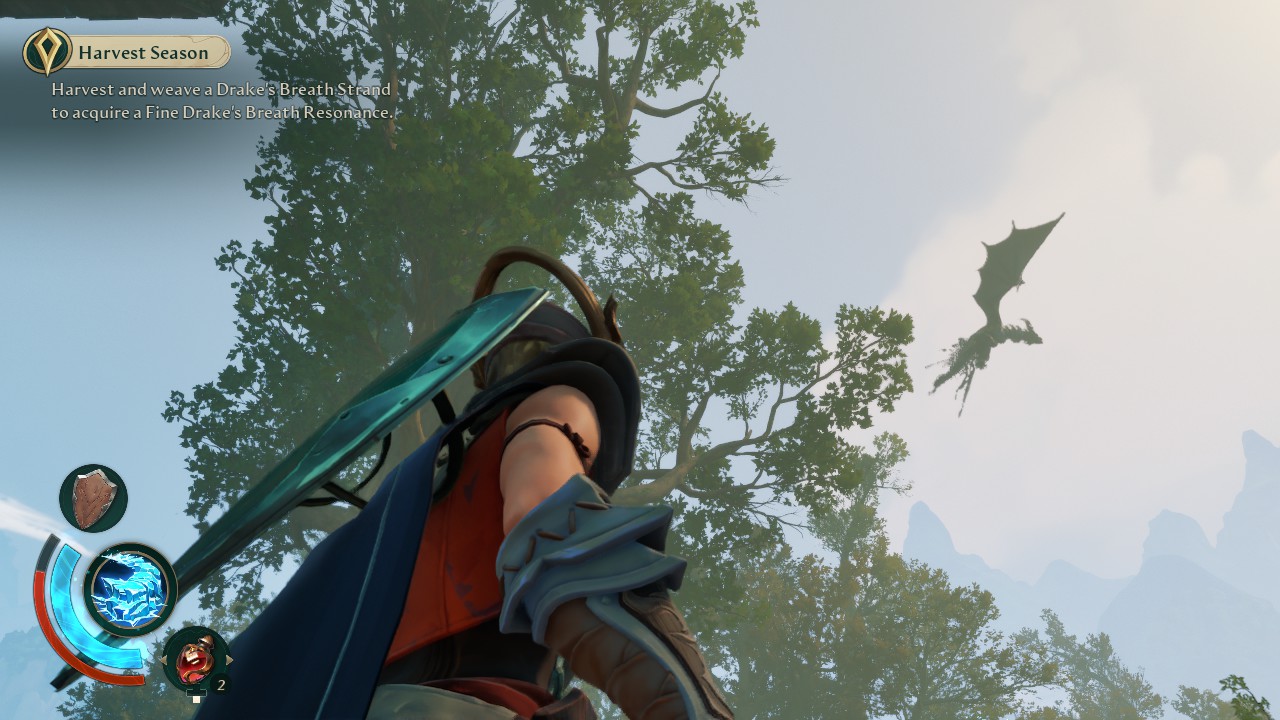Activate the blue ice crystal ability
Image resolution: width=1280 pixels, height=720 pixels.
click(x=130, y=590)
